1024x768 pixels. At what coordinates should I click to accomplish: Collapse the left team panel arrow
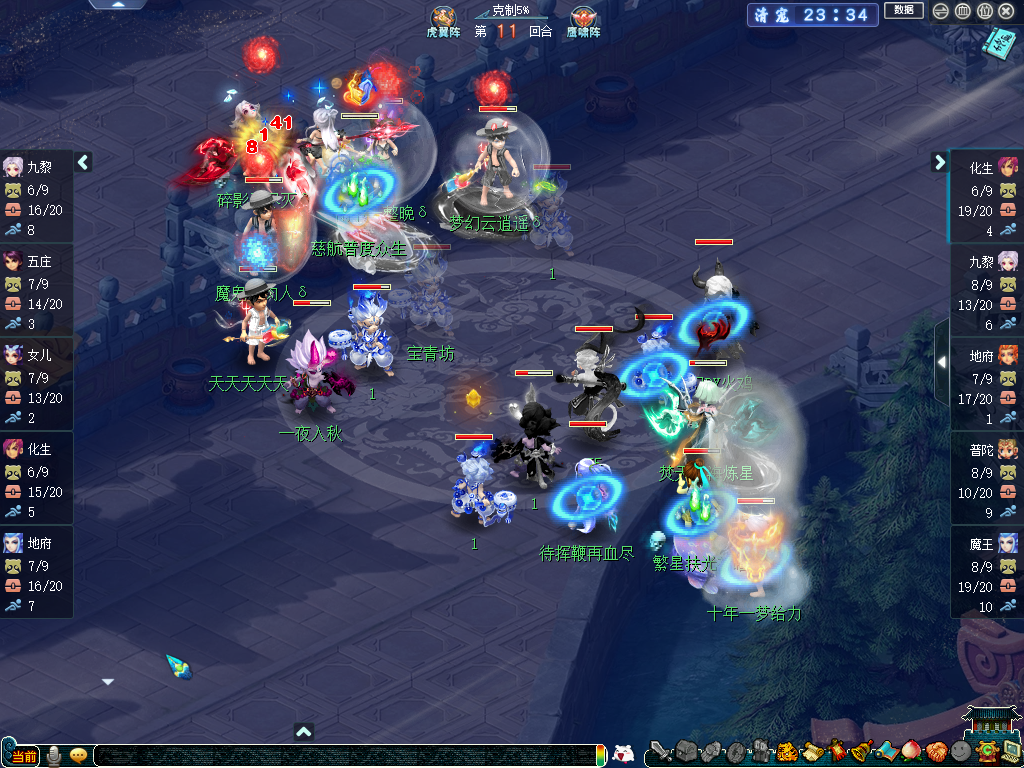(x=84, y=162)
